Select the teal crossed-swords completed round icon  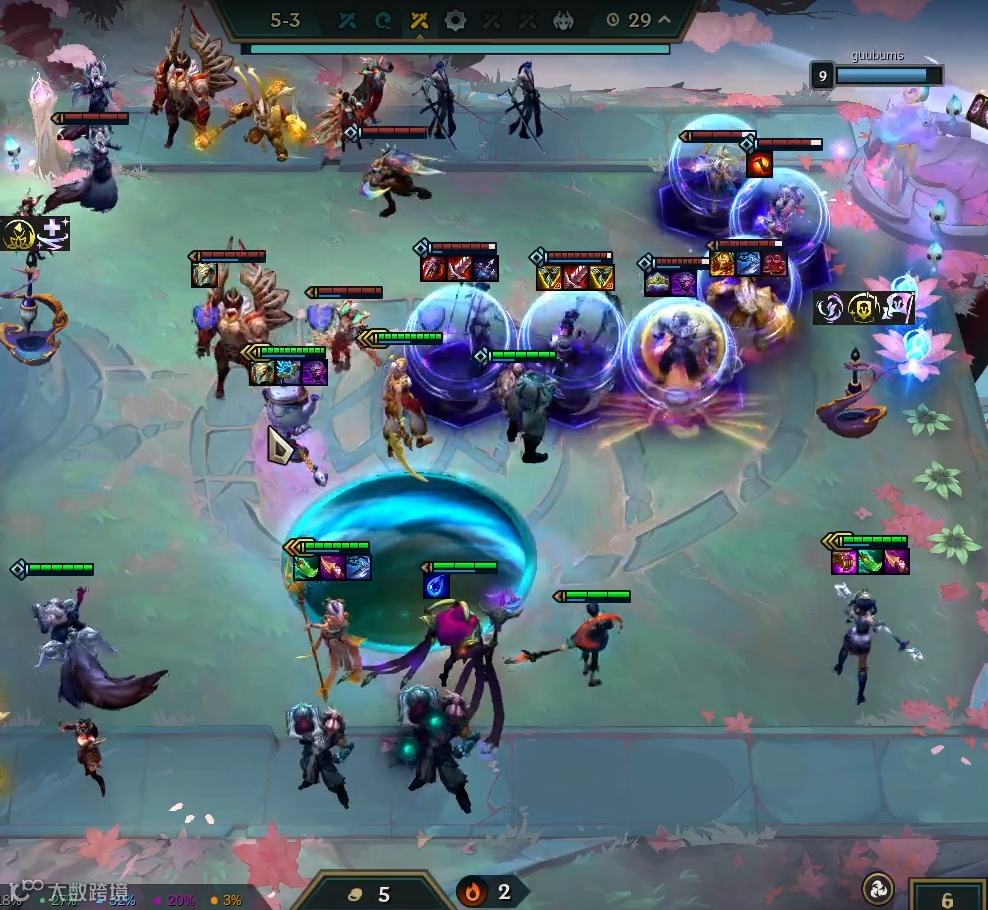[x=347, y=20]
